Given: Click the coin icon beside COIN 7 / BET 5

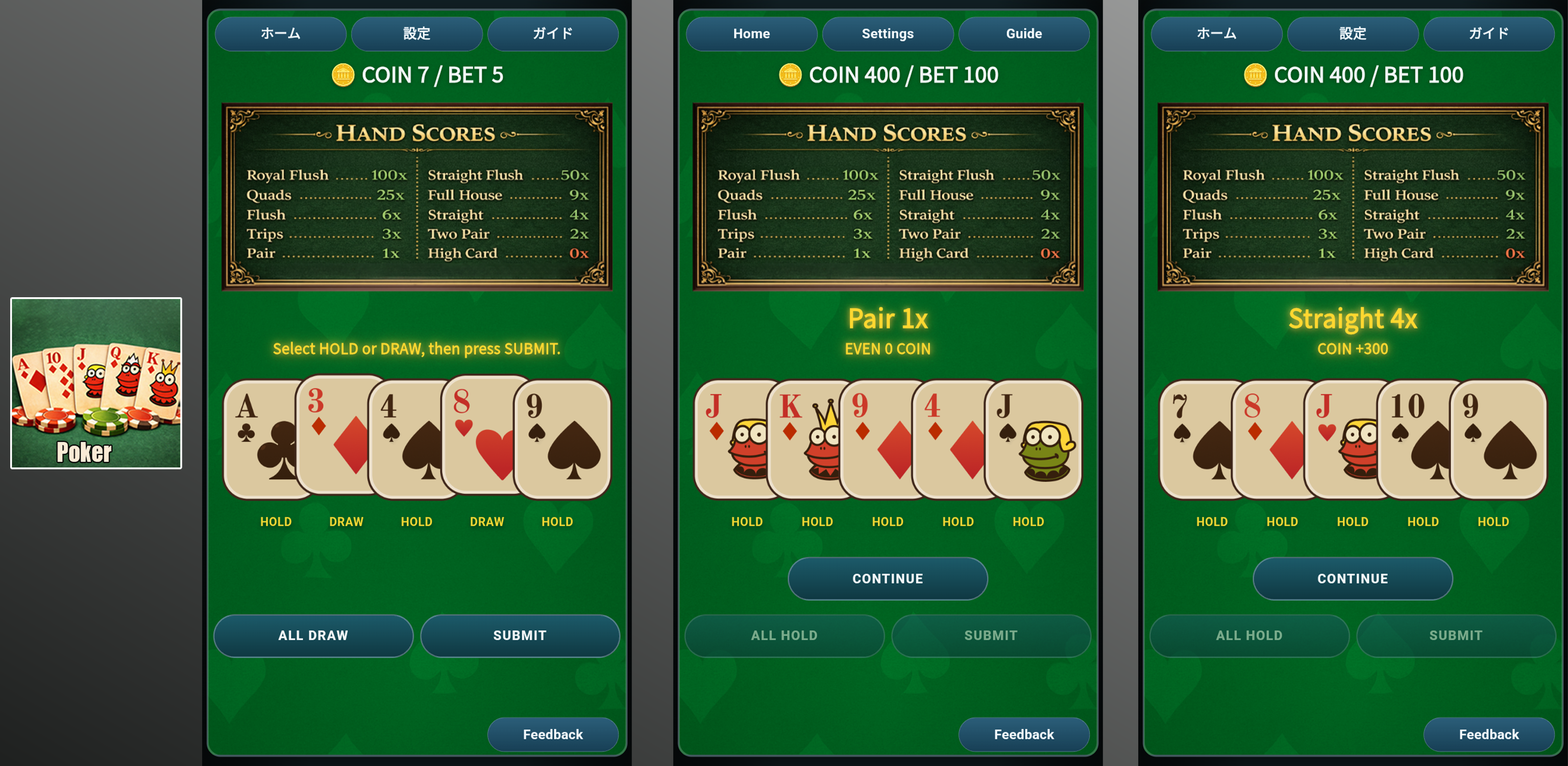Looking at the screenshot, I should coord(344,75).
